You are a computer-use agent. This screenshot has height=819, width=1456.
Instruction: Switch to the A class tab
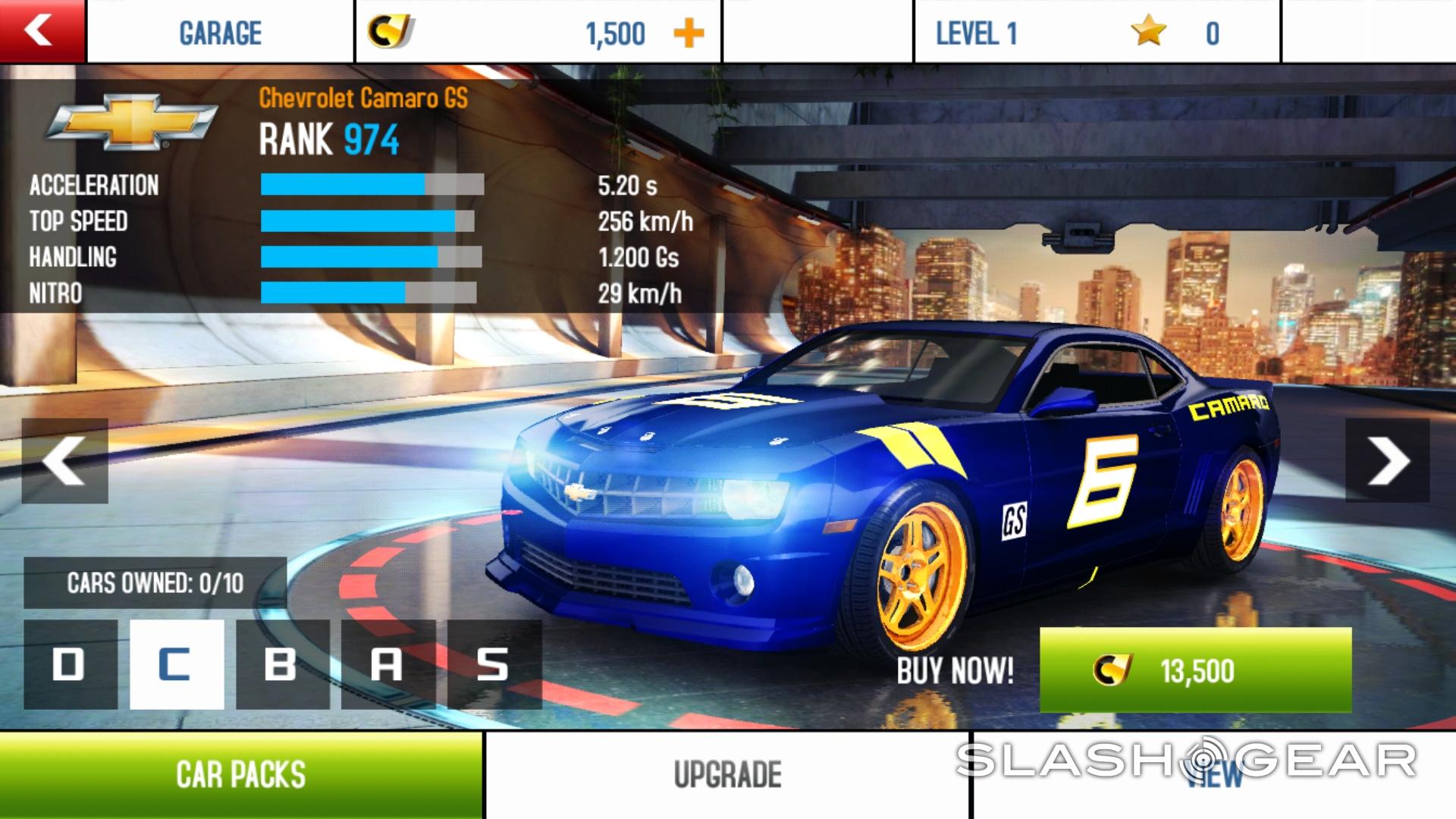(388, 664)
